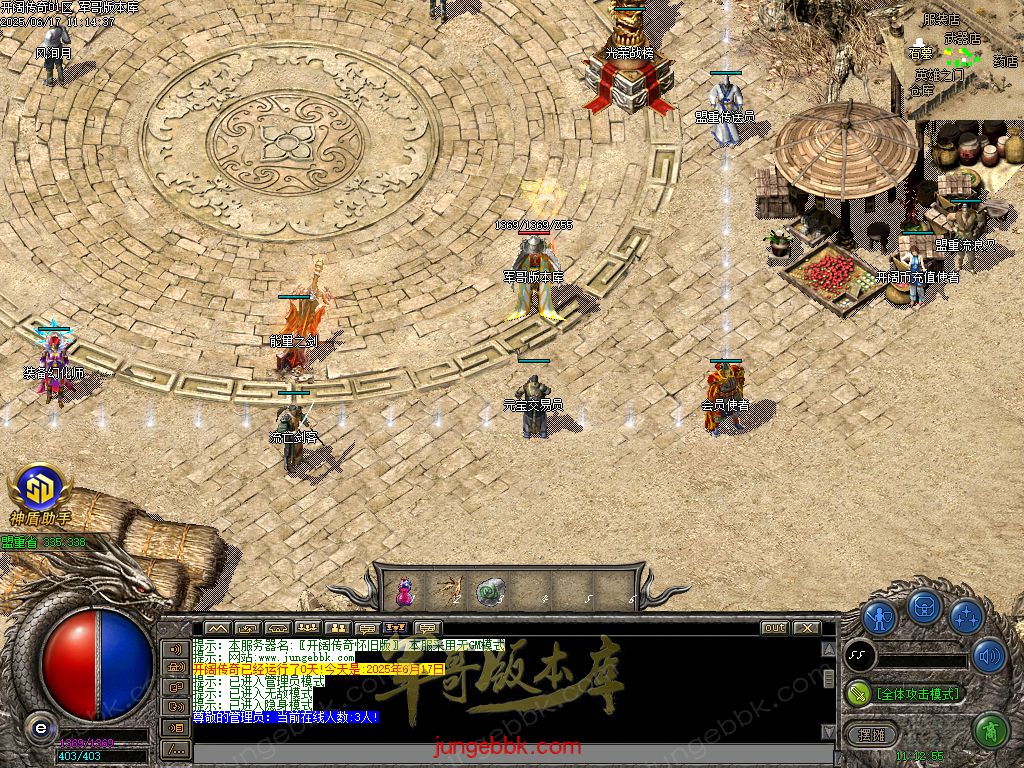Open the skills panel with the sparkle icon
Screen dimensions: 1024x768
point(965,616)
